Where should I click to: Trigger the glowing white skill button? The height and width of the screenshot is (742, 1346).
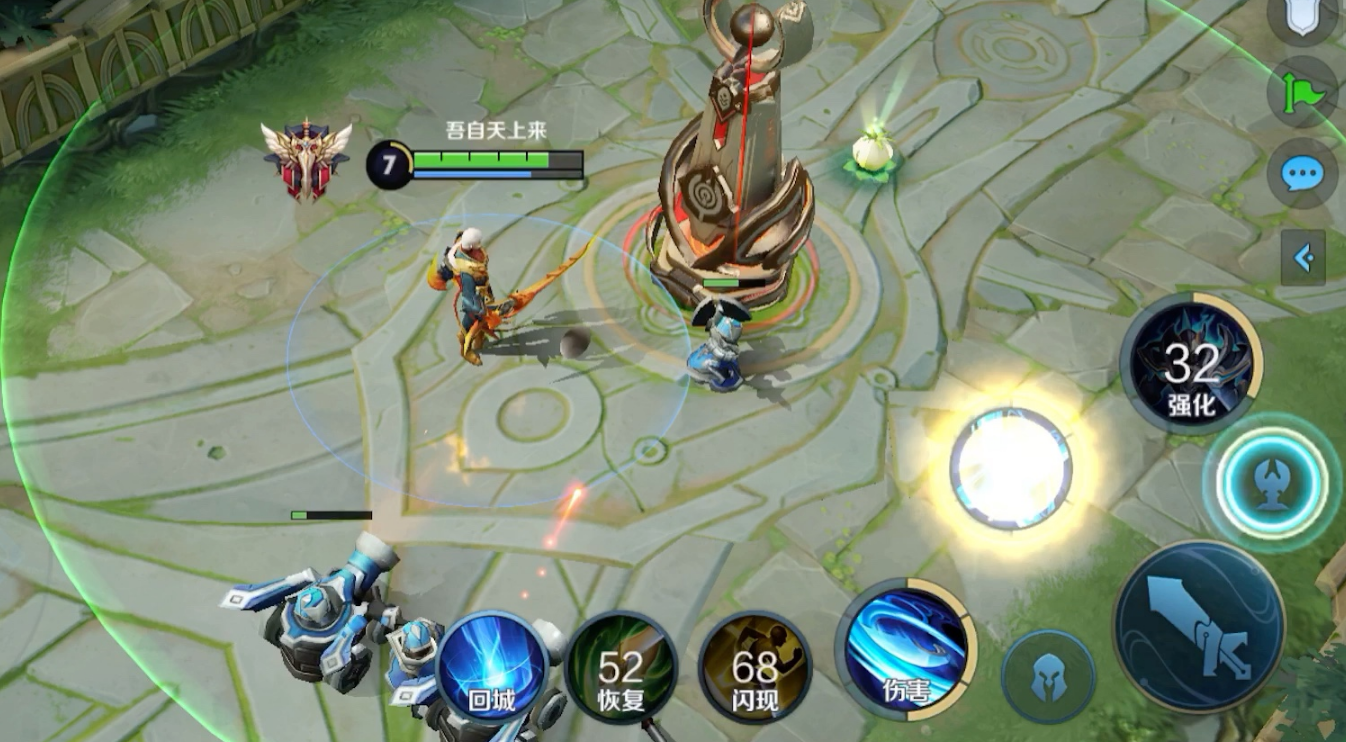[x=1011, y=468]
